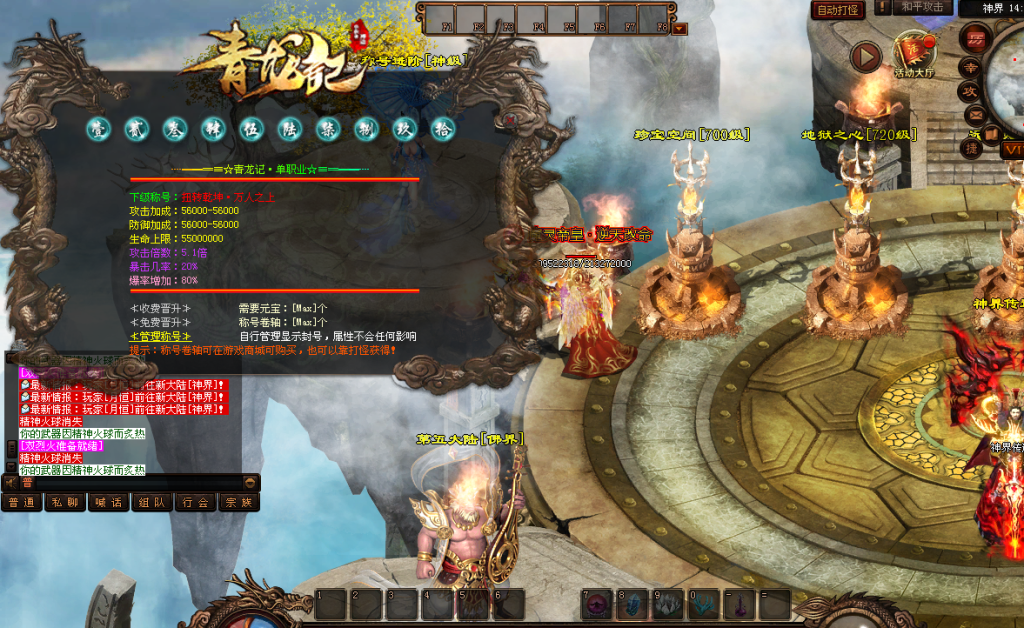Click the 收费晋升 paid promotion link
This screenshot has width=1024, height=628.
click(160, 308)
